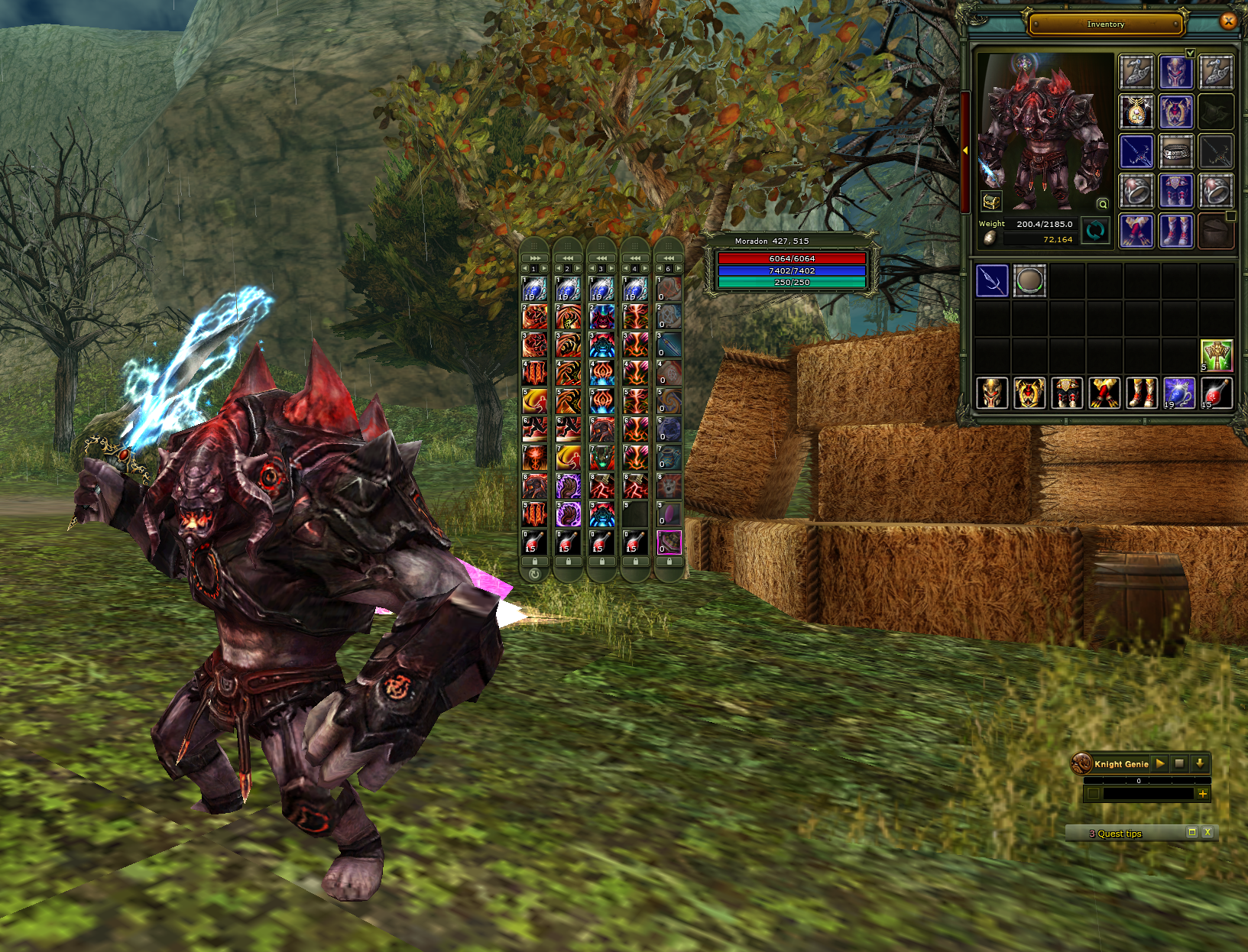Click the equipped belt slot

tap(1176, 152)
